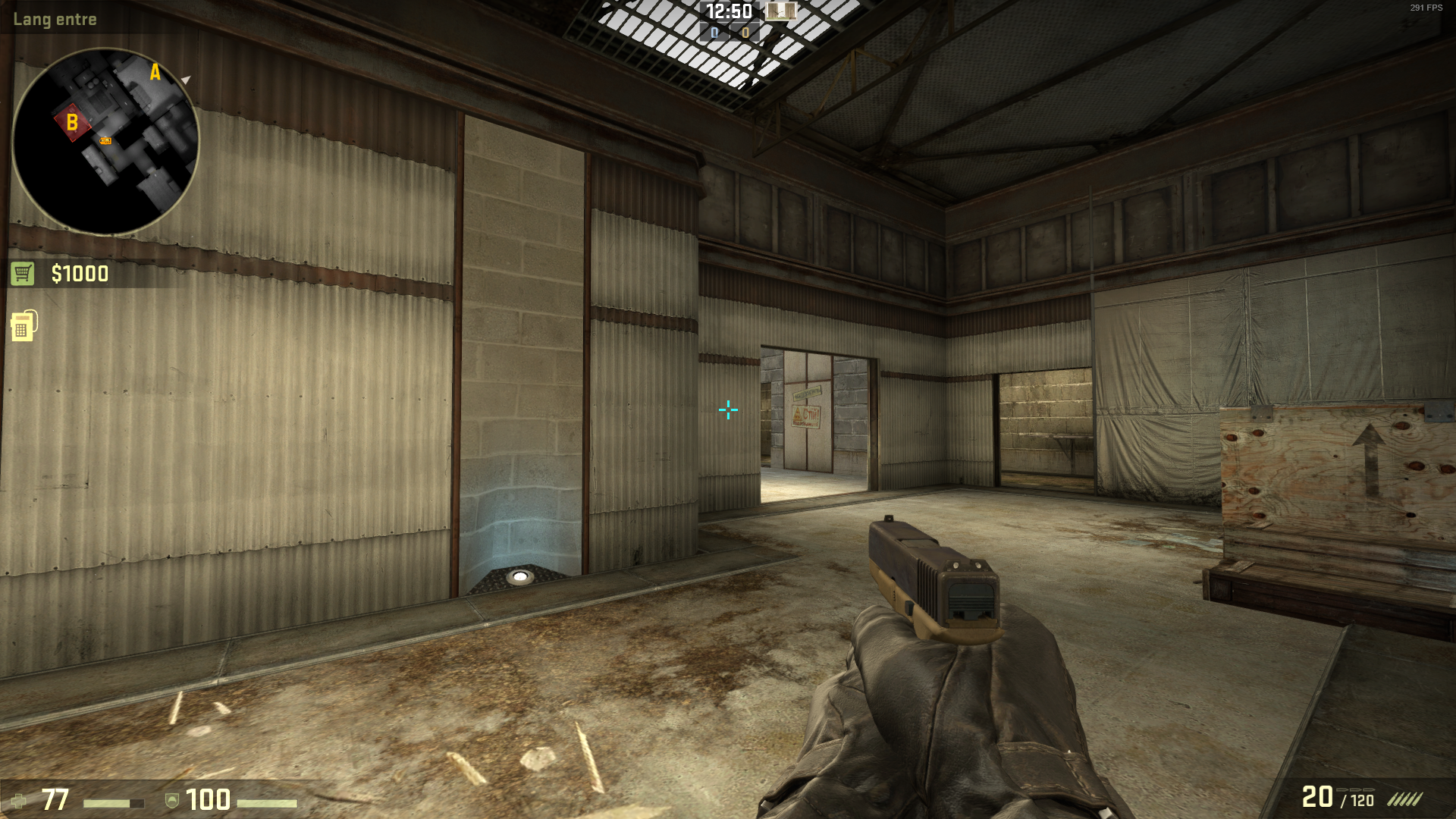This screenshot has width=1456, height=819.
Task: Click the calculator icon below the money
Action: [24, 326]
